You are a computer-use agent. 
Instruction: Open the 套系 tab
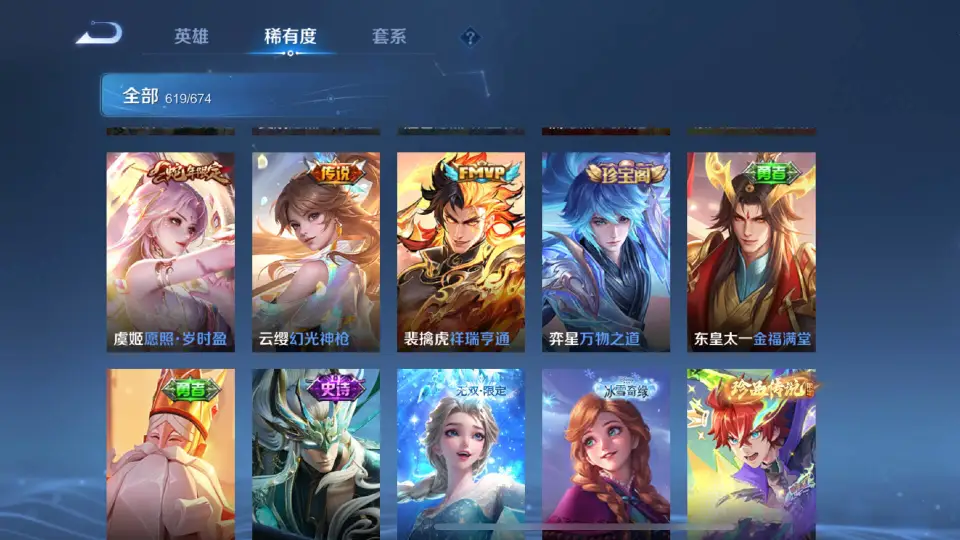click(x=389, y=37)
